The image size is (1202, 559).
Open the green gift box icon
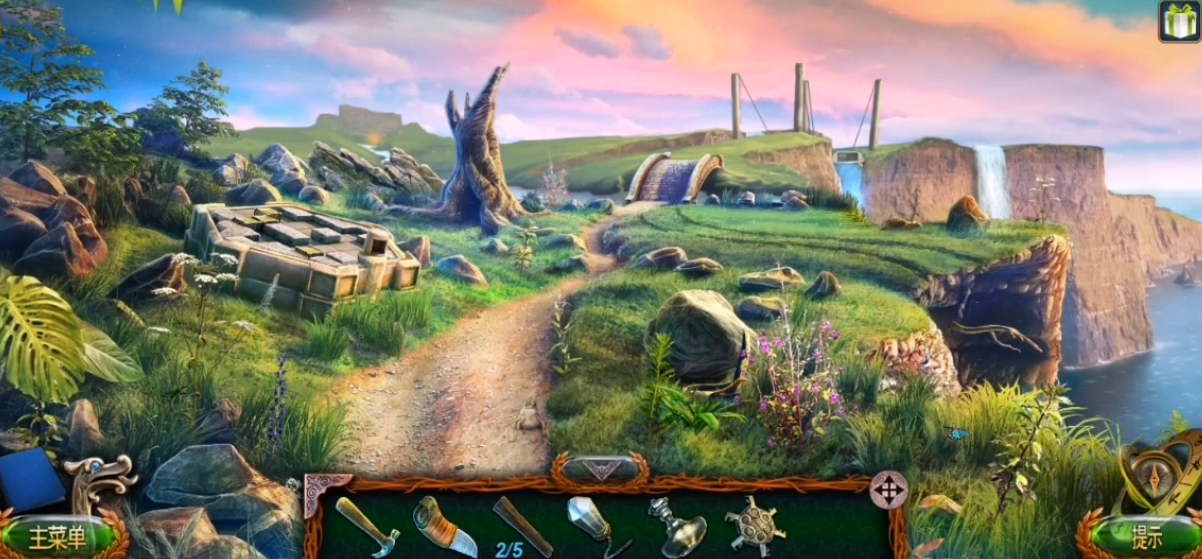coord(1179,21)
